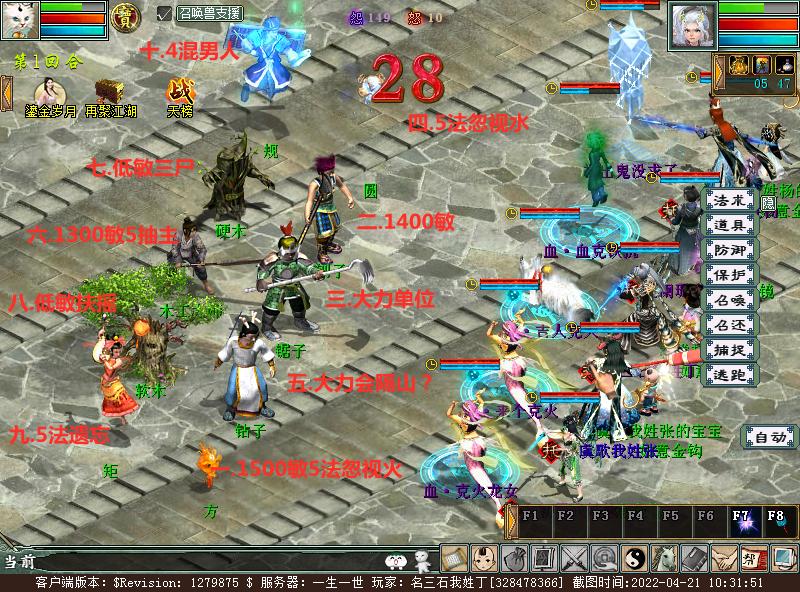The height and width of the screenshot is (592, 800).
Task: Select the 逃跑 flee command
Action: 730,375
